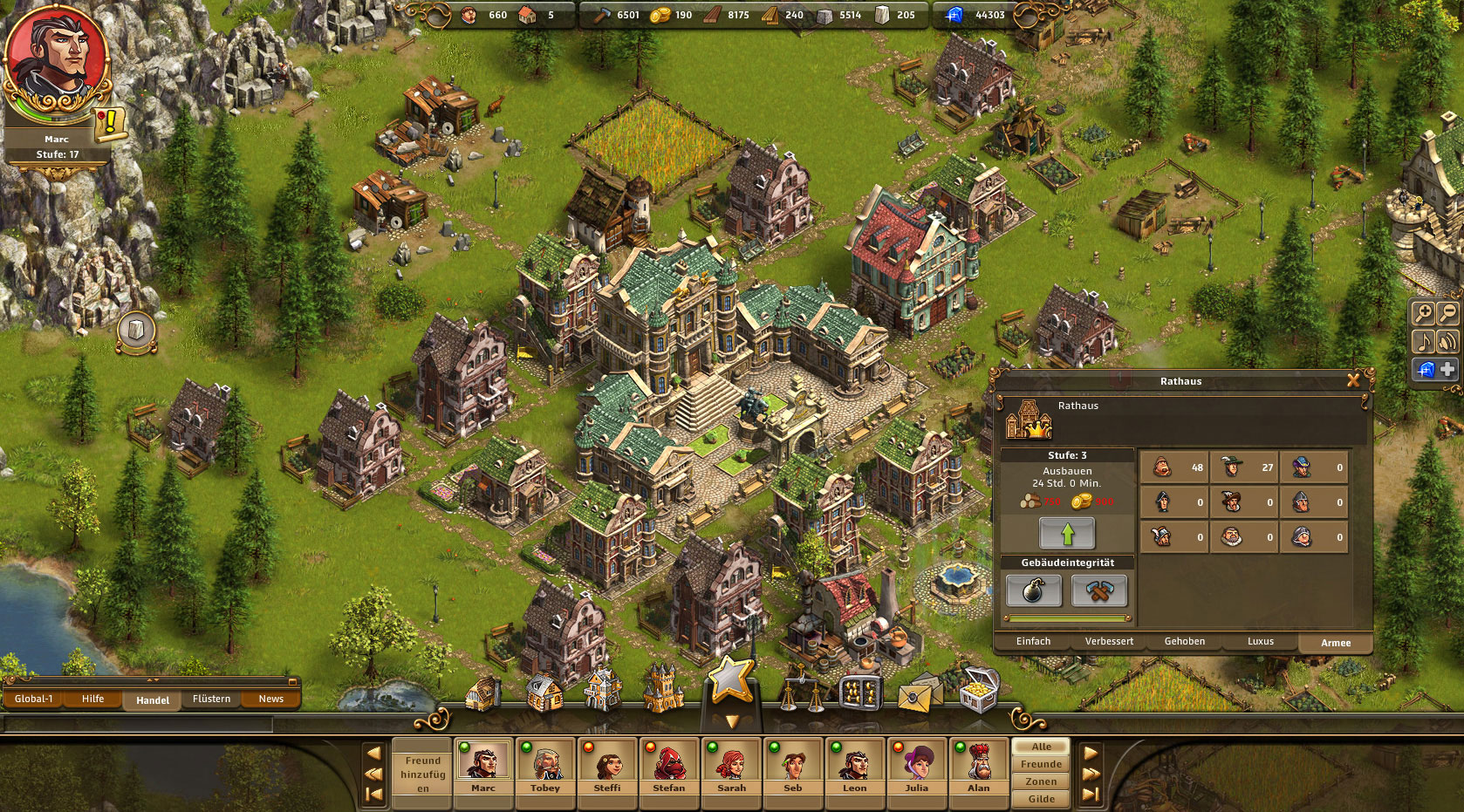Image resolution: width=1464 pixels, height=812 pixels.
Task: Click the Freund hinzufügen button
Action: tap(422, 774)
